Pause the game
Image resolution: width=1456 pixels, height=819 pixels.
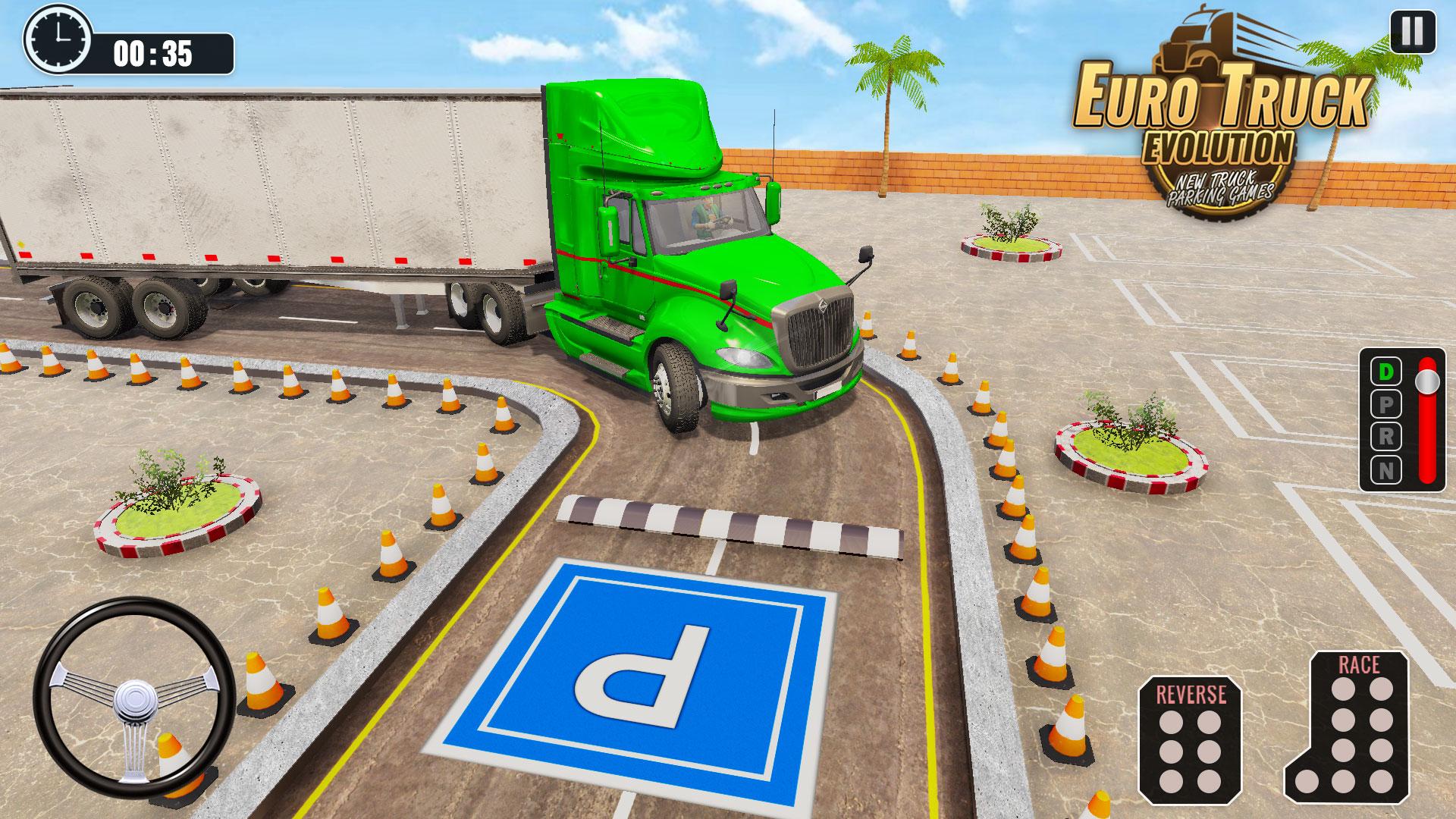pos(1412,33)
